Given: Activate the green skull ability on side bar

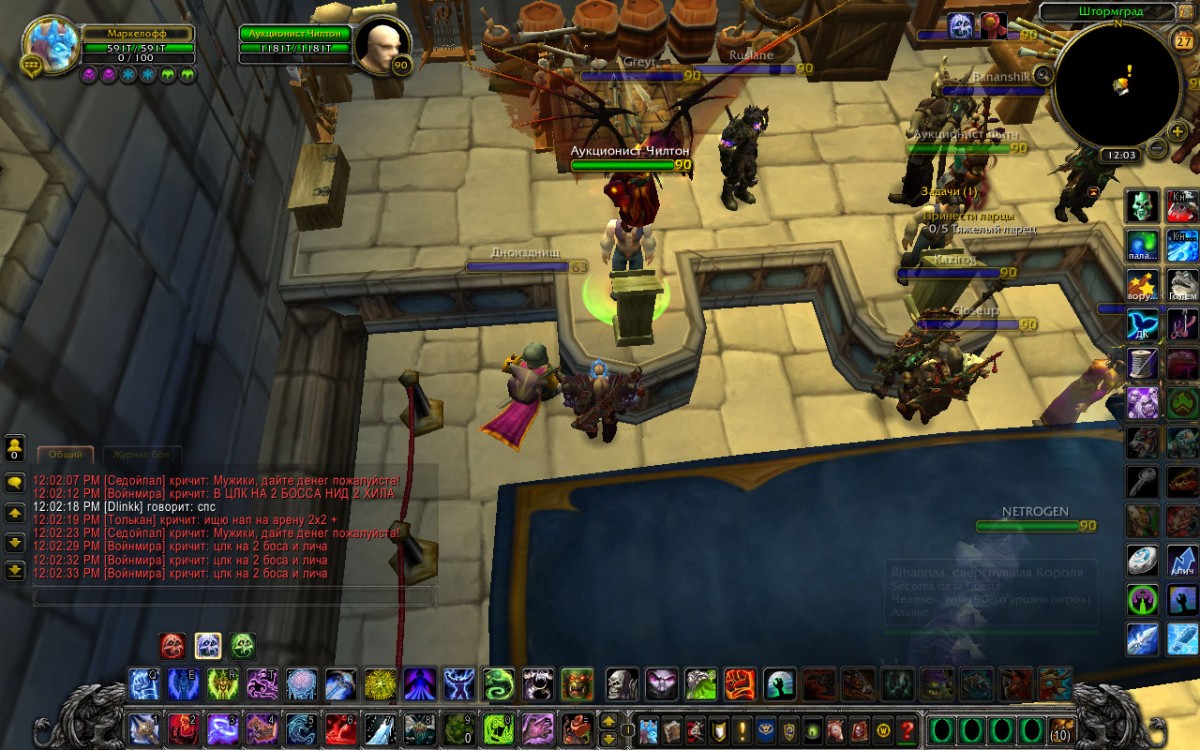Looking at the screenshot, I should click(1143, 205).
